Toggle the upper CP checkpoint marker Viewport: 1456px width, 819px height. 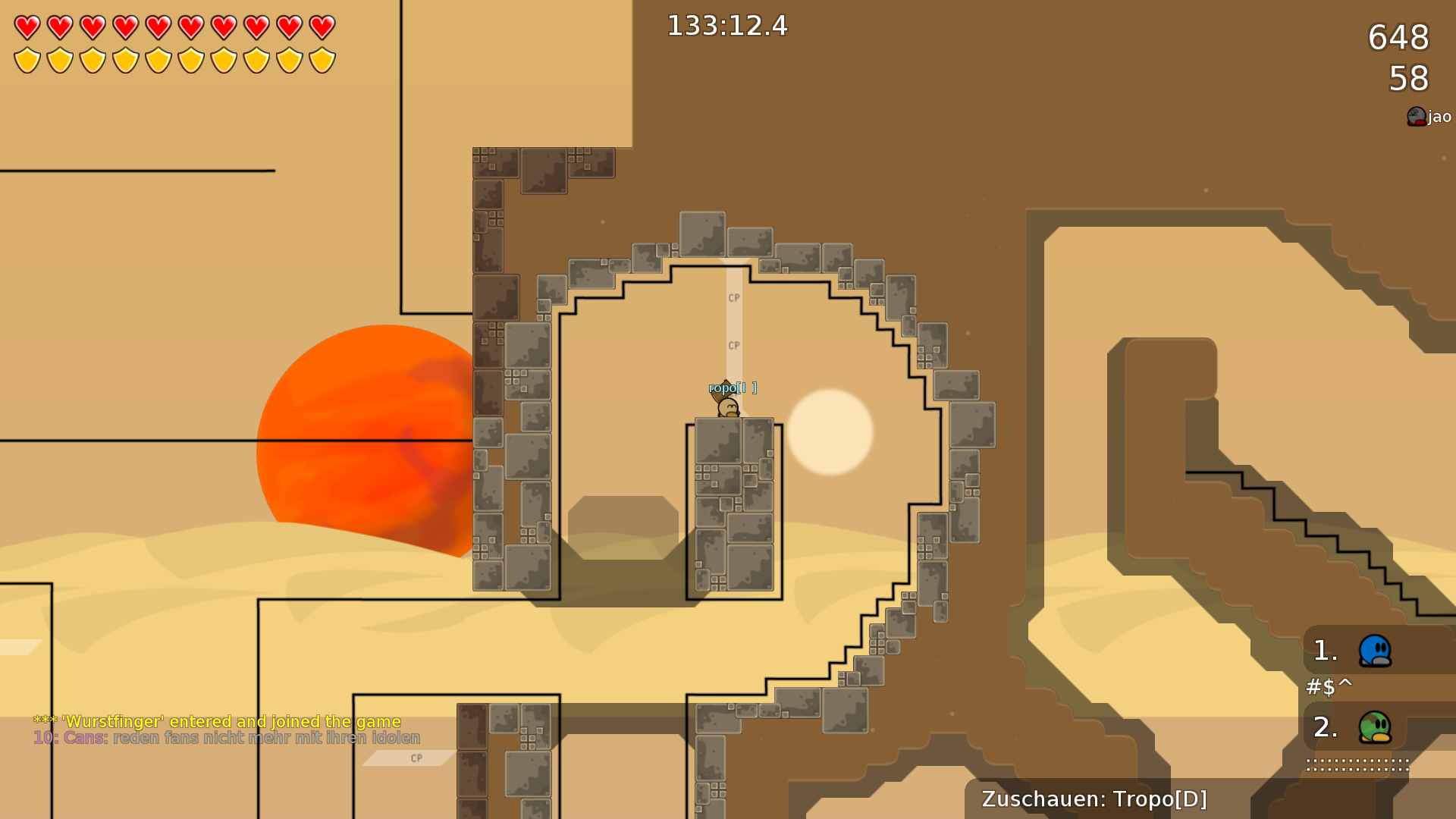(733, 298)
